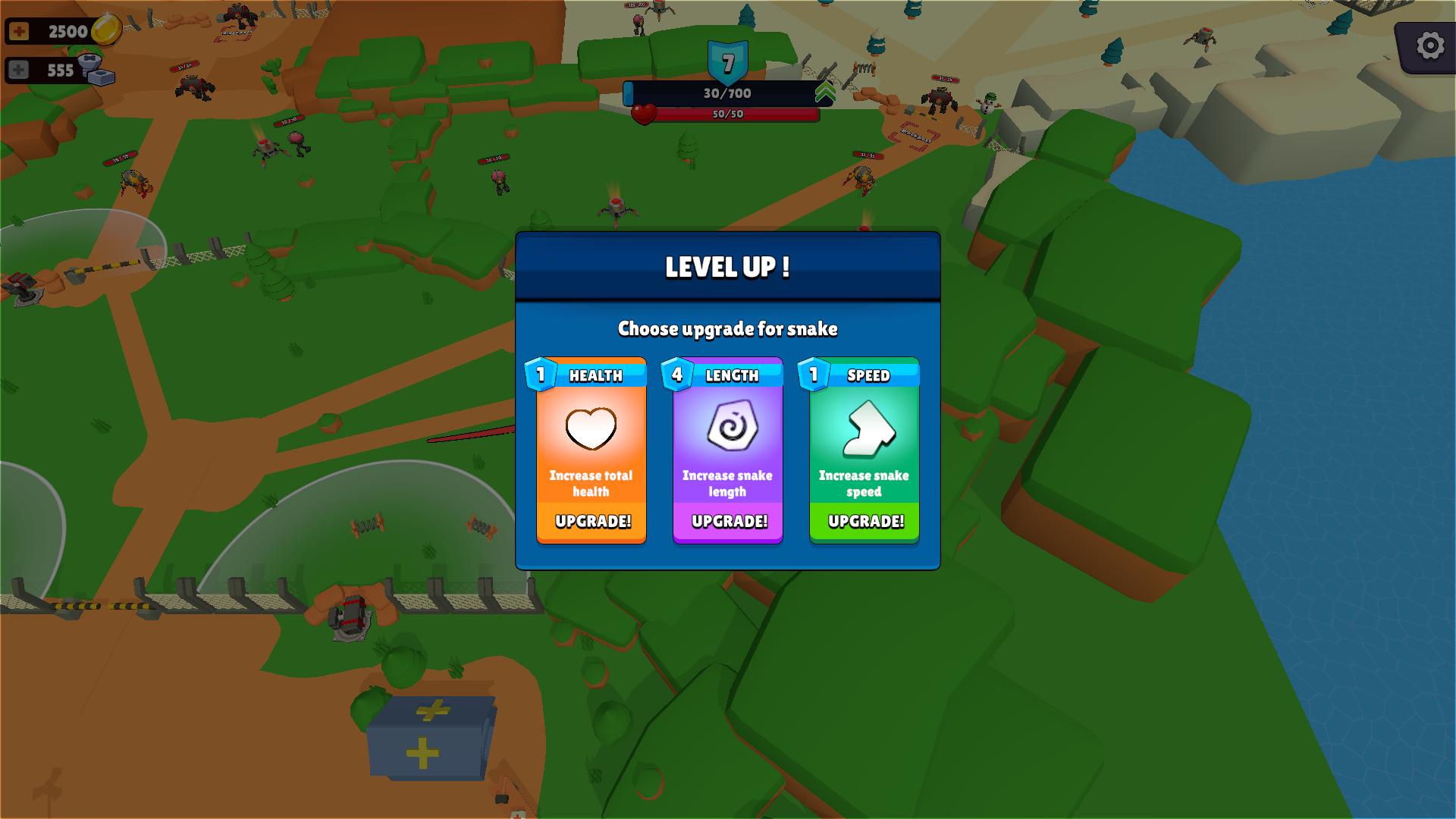Image resolution: width=1456 pixels, height=819 pixels.
Task: Click the level 4 badge on the Length card
Action: 677,374
